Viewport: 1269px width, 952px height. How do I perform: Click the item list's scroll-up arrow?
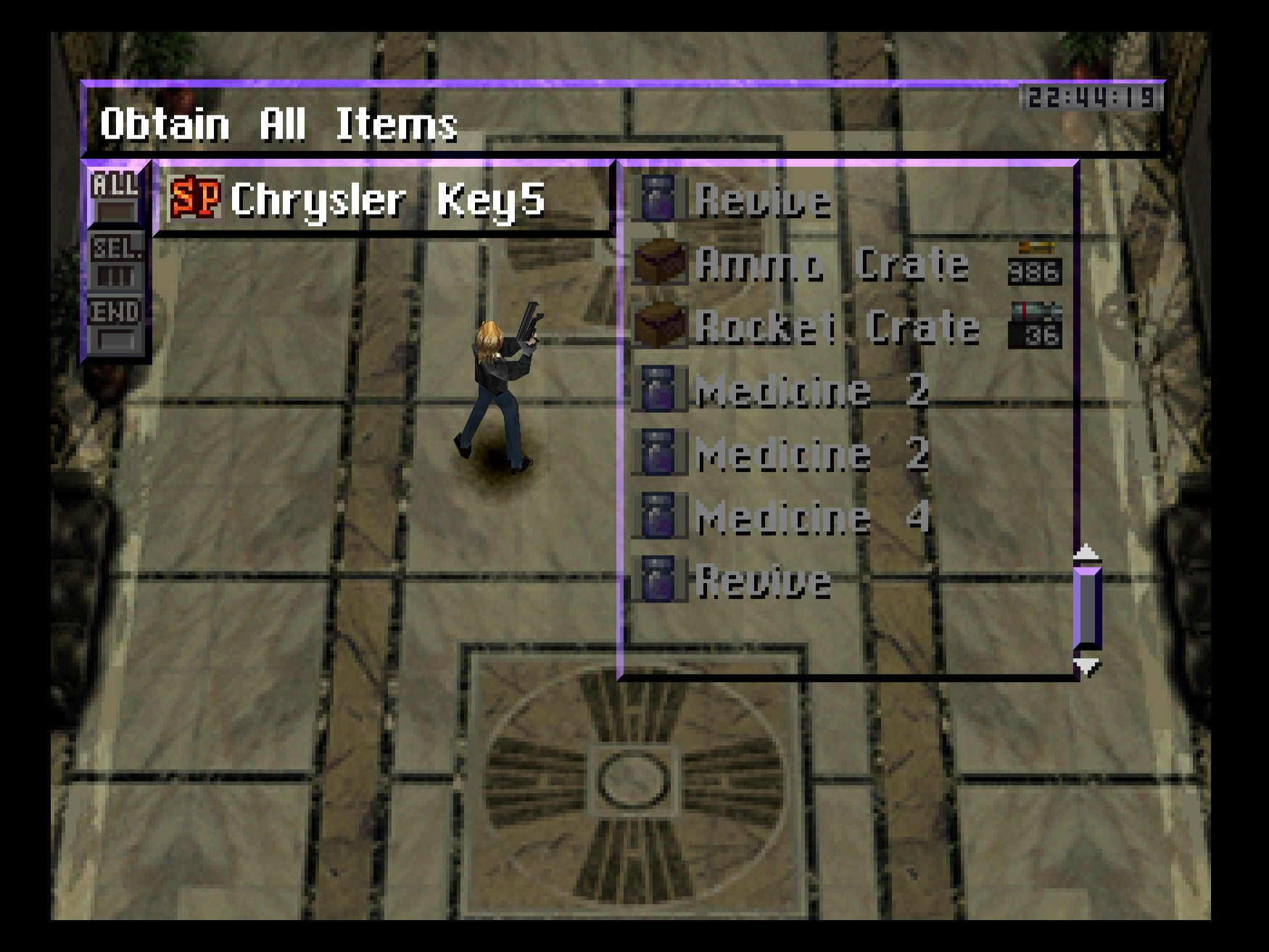(x=1086, y=552)
